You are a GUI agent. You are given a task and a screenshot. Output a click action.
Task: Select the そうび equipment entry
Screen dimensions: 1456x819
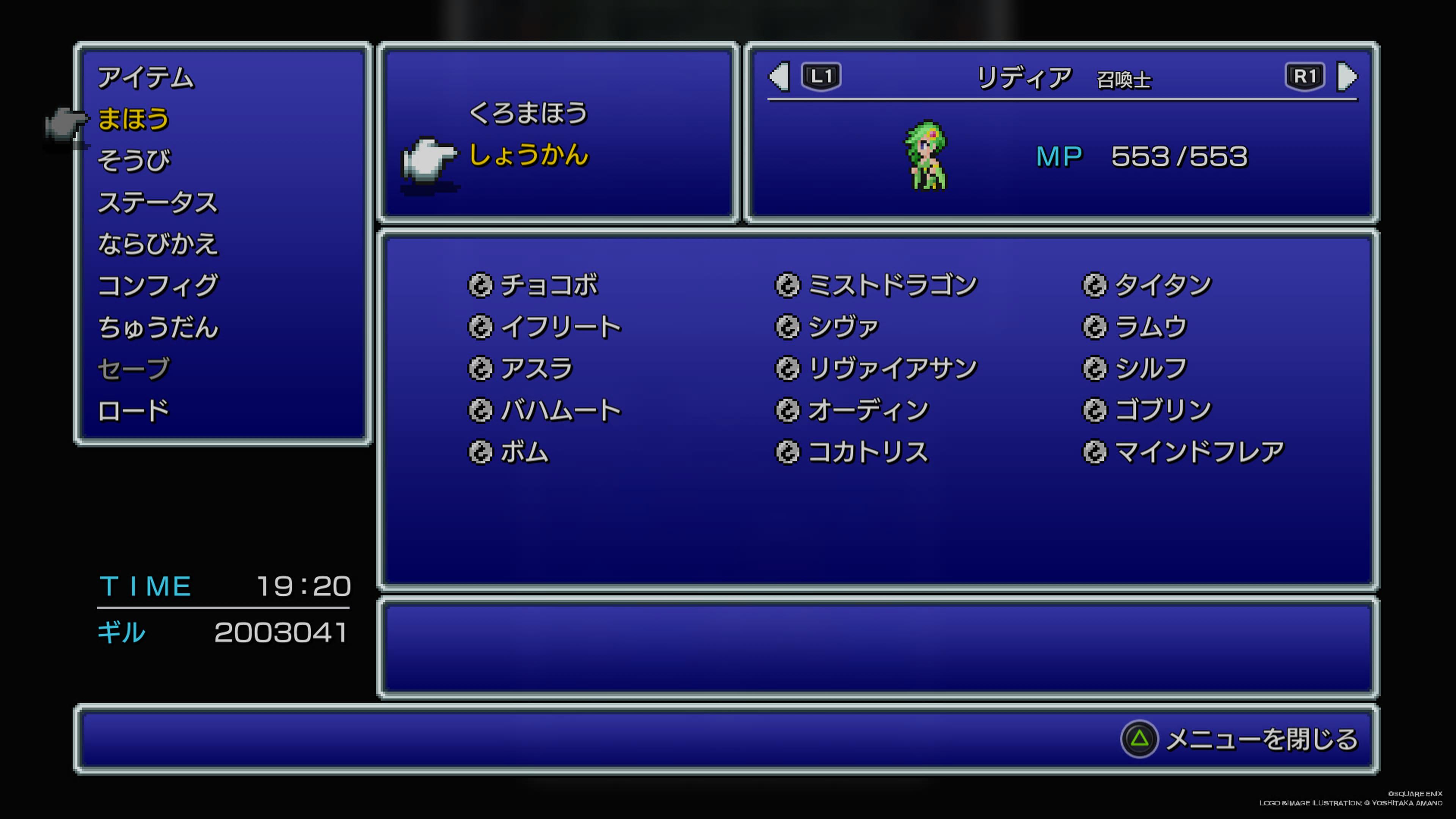tap(134, 160)
